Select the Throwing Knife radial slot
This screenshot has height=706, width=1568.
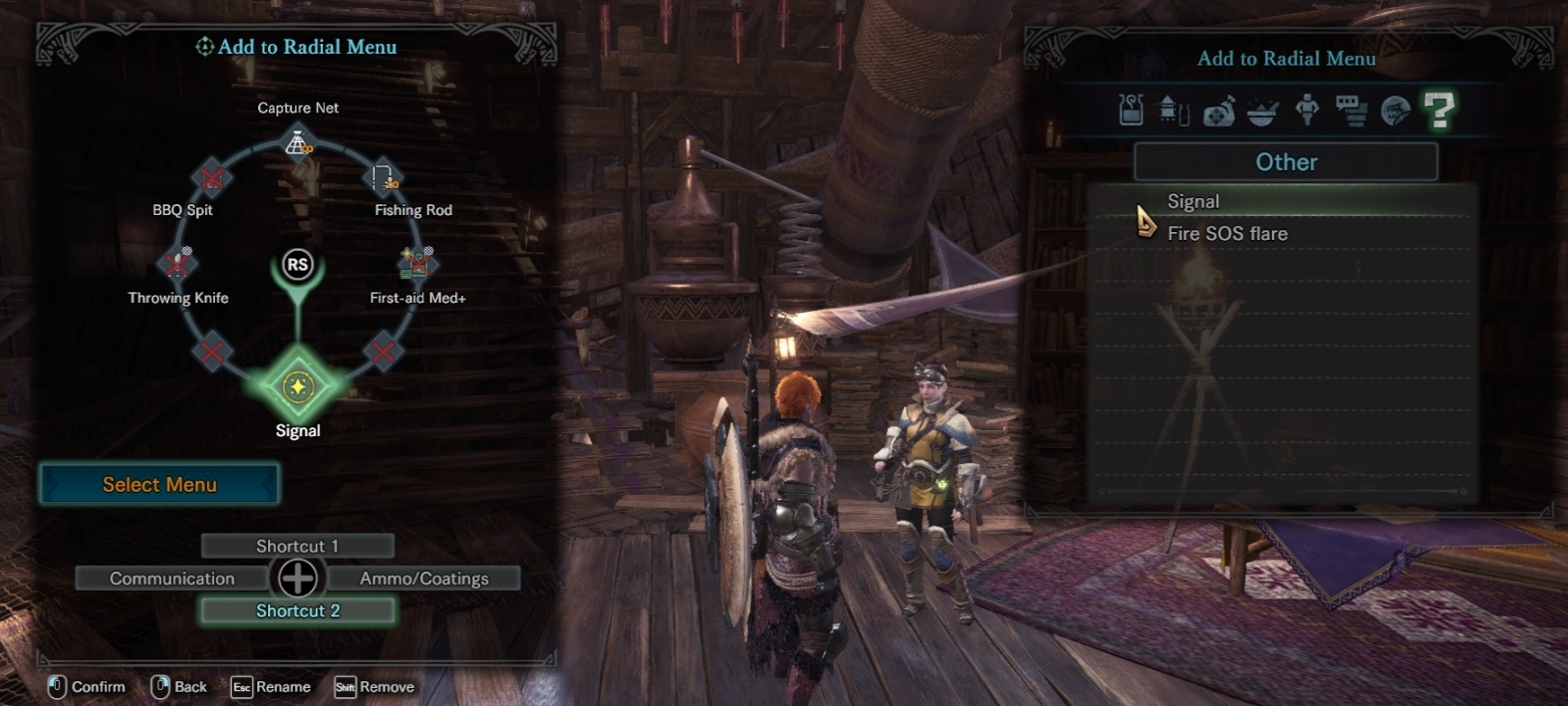click(x=178, y=263)
